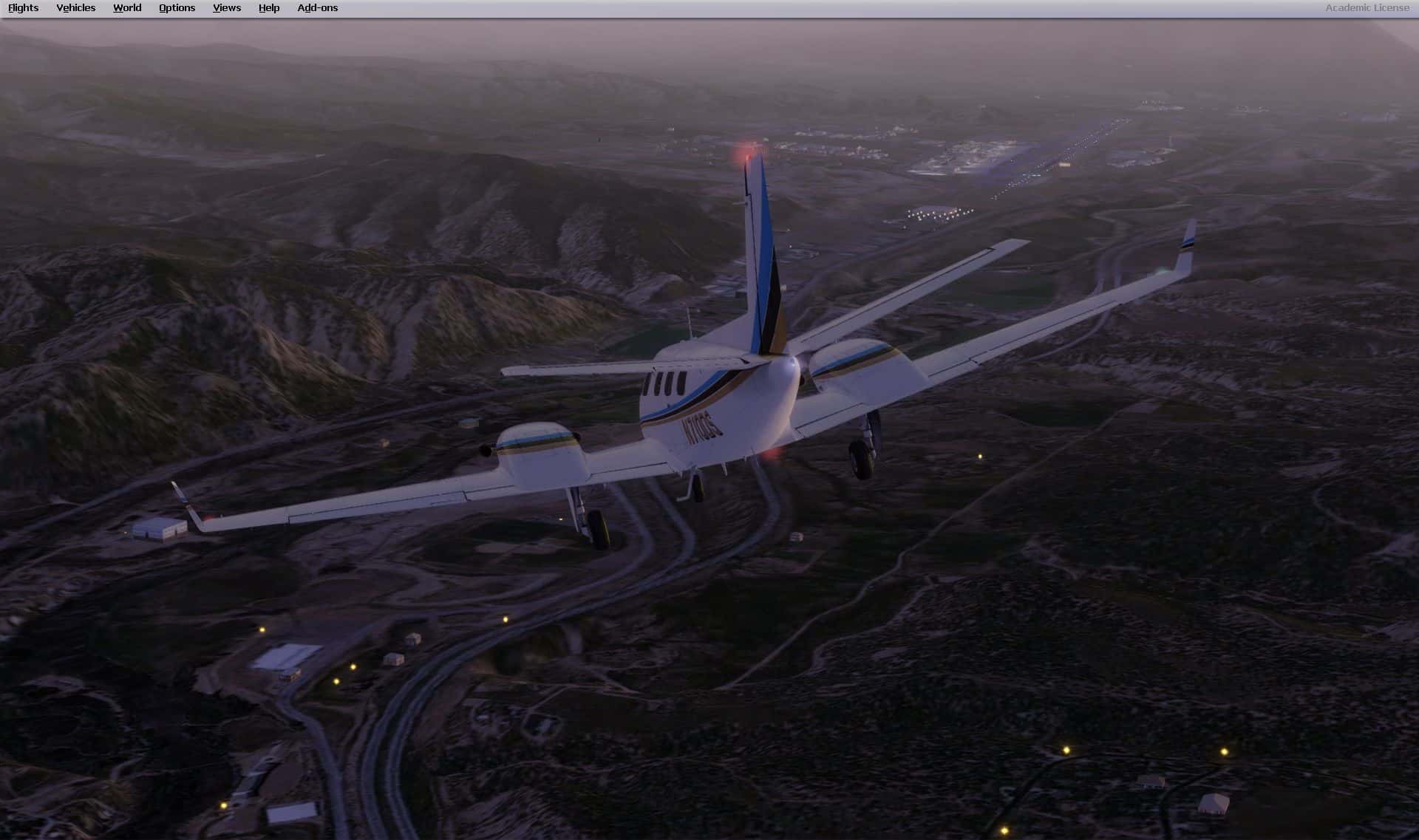Viewport: 1419px width, 840px height.
Task: Click the World menu
Action: click(x=127, y=8)
